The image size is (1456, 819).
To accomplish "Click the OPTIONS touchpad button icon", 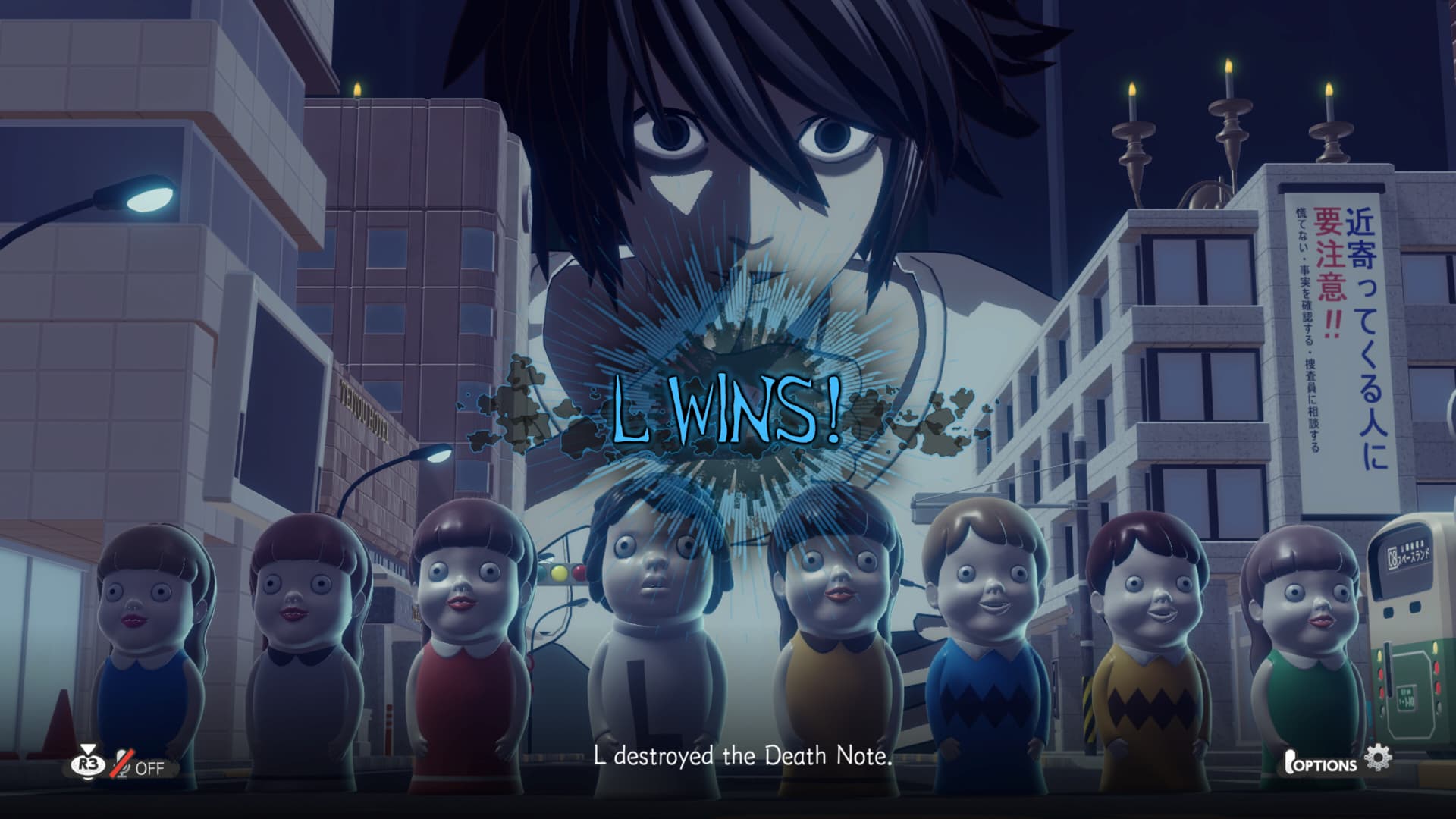I will click(1291, 760).
